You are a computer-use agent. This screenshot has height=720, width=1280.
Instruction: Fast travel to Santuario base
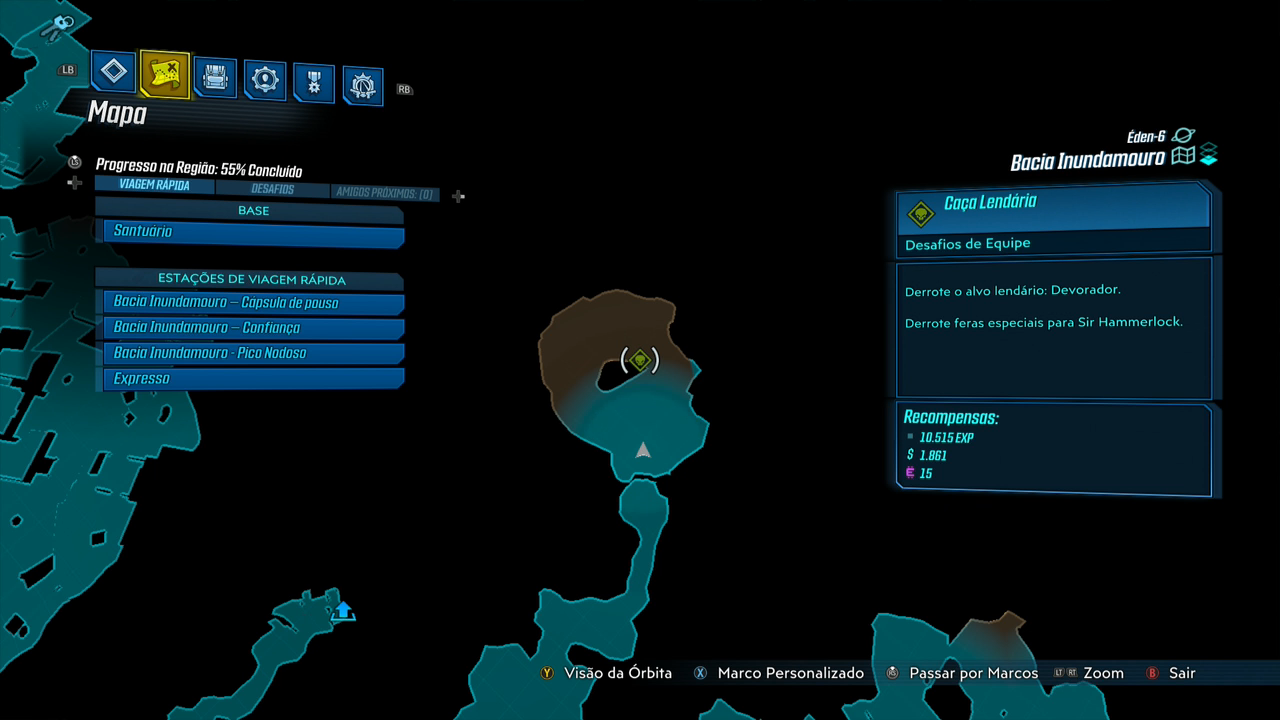[x=252, y=232]
